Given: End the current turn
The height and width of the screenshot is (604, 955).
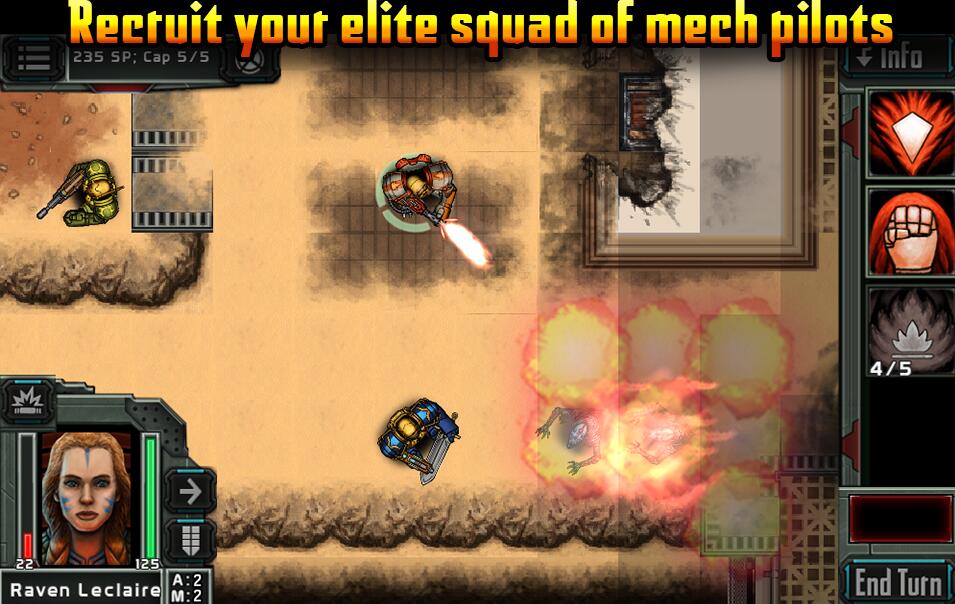Looking at the screenshot, I should [897, 581].
